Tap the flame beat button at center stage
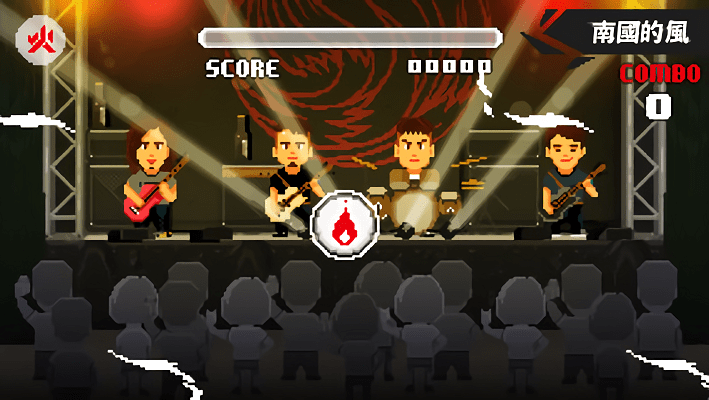This screenshot has width=709, height=400. pyautogui.click(x=343, y=223)
